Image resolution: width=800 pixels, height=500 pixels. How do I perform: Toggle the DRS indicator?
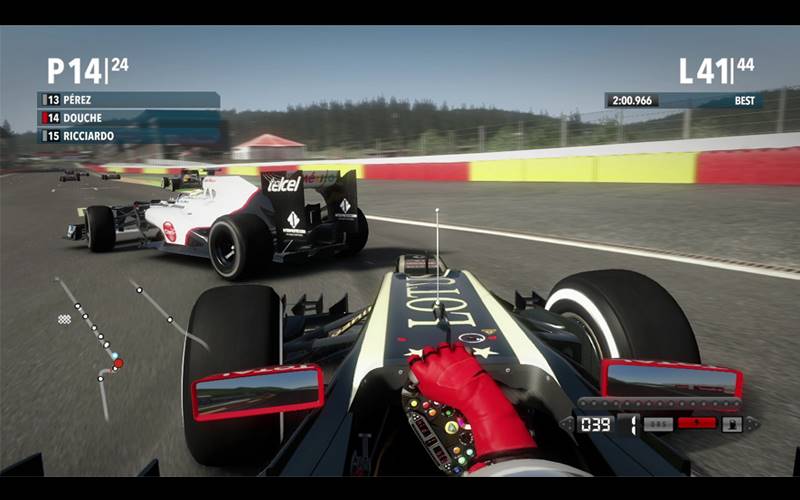click(x=656, y=424)
